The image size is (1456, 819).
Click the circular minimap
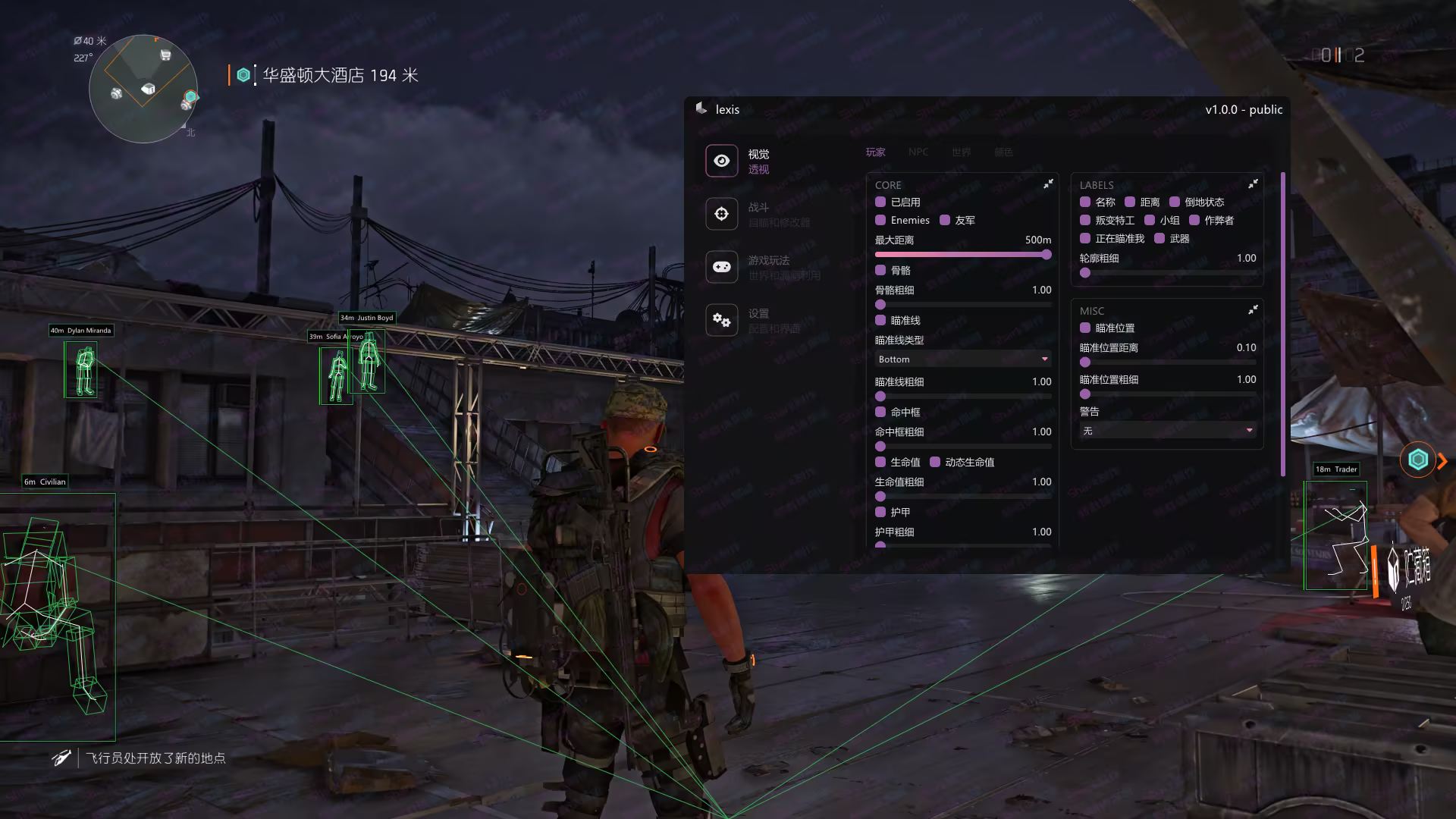pos(143,89)
